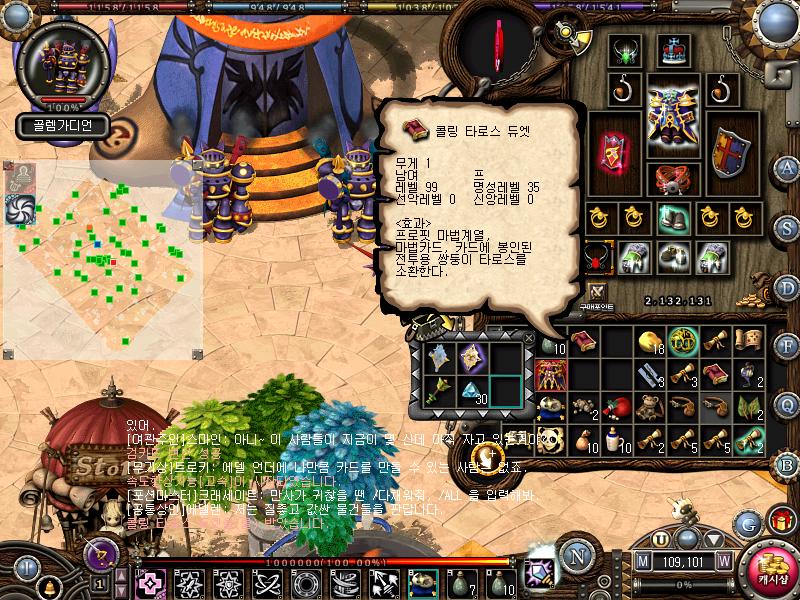Viewport: 800px width, 600px height.
Task: Click the round Q side button
Action: pos(788,403)
